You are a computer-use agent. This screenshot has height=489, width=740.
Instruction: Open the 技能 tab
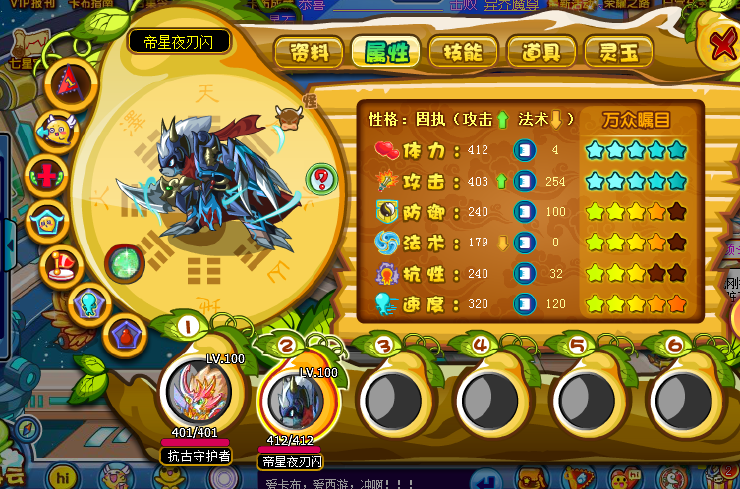click(463, 50)
